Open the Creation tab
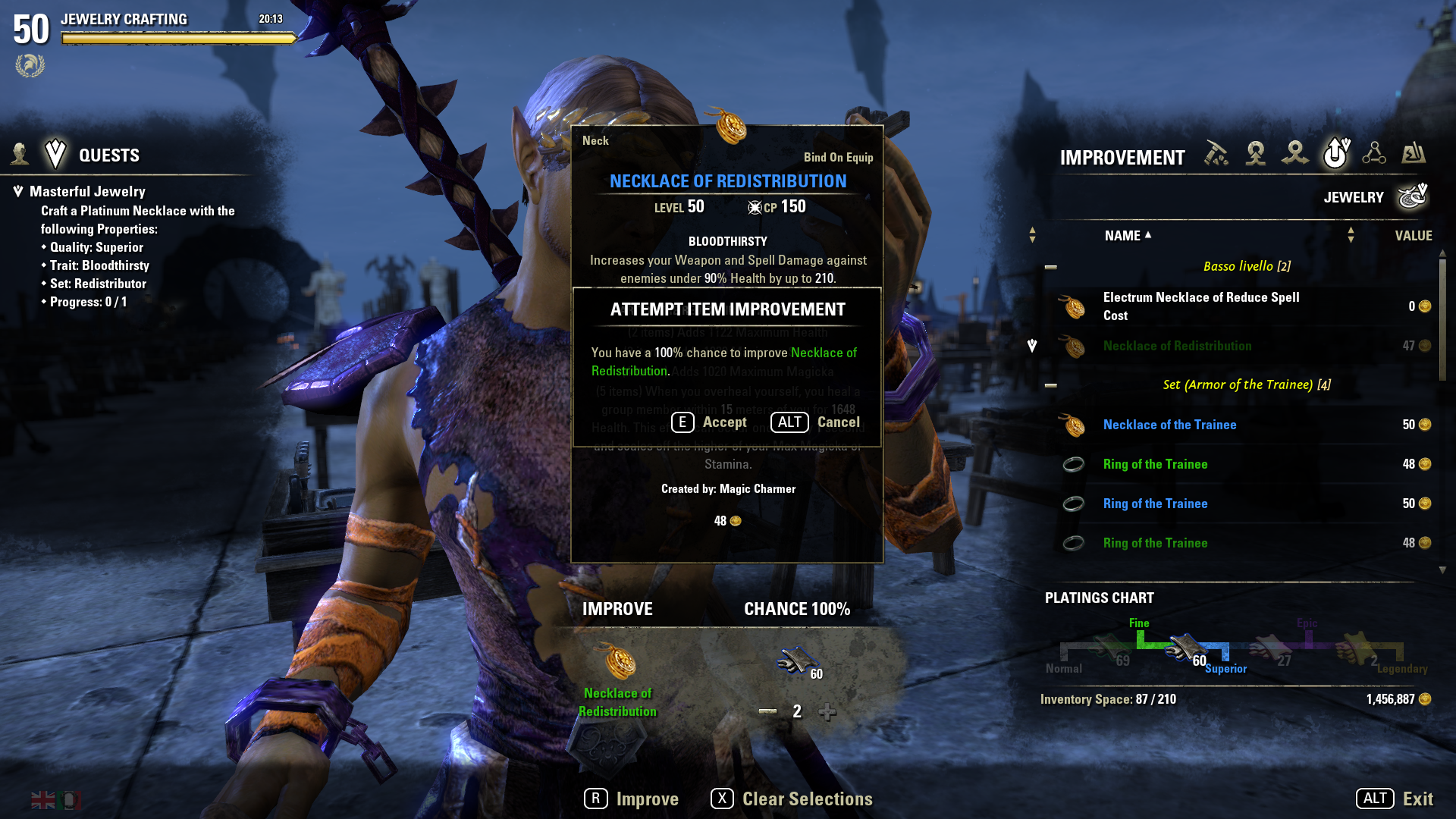Screen dimensions: 1456x819 [x=1256, y=154]
